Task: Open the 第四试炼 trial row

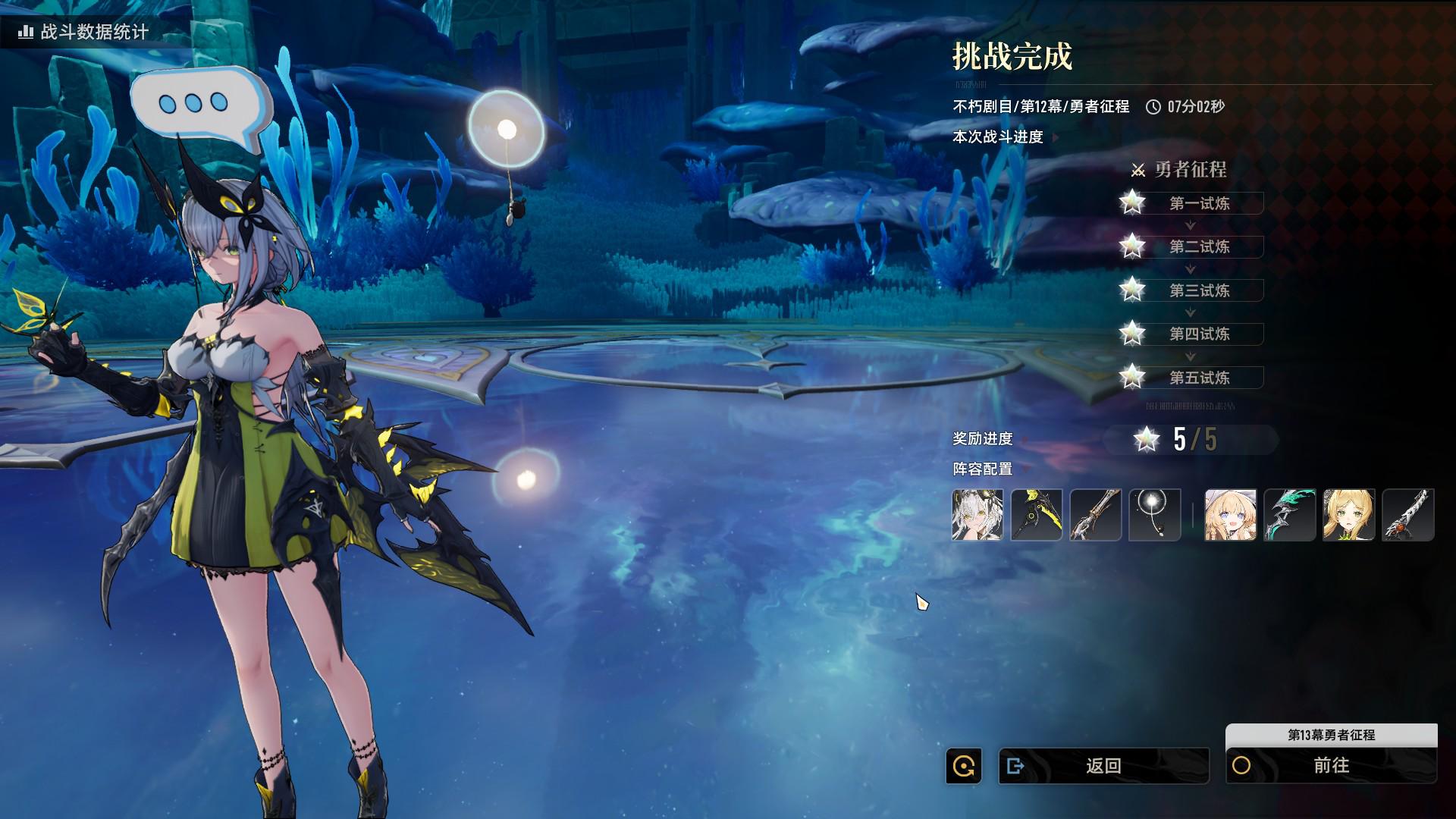Action: click(1198, 334)
